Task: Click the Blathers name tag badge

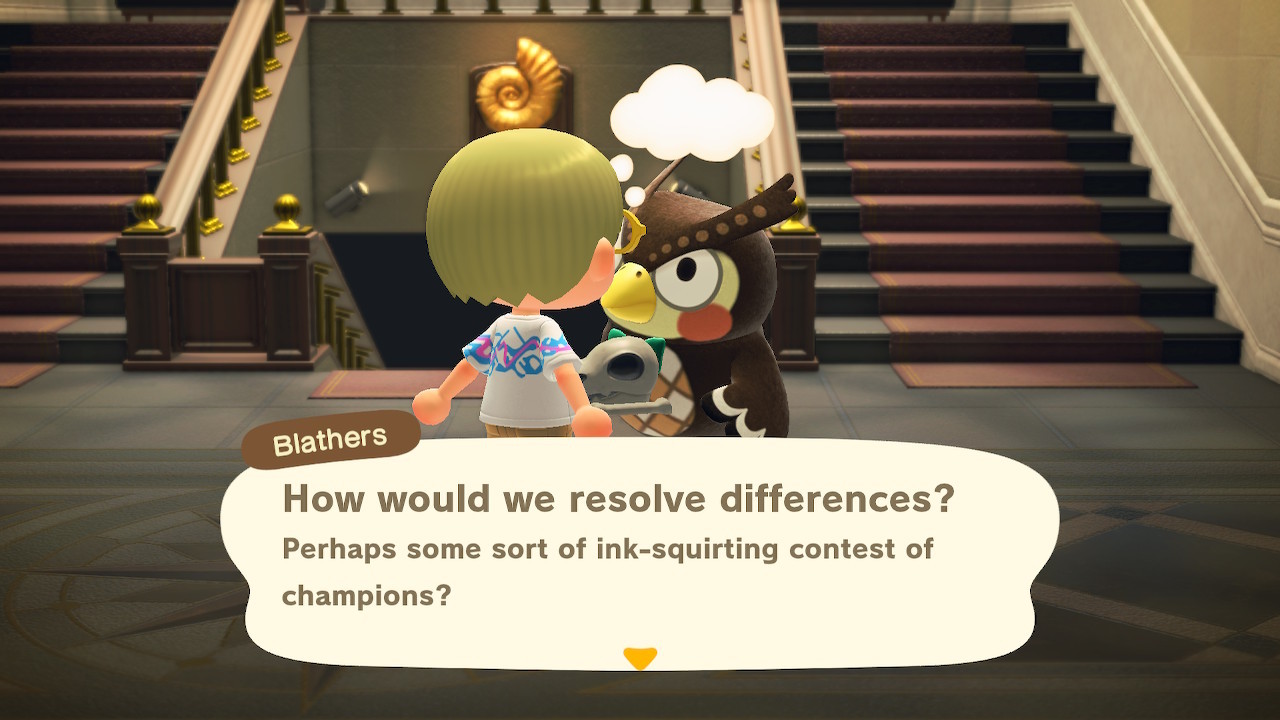Action: coord(330,435)
